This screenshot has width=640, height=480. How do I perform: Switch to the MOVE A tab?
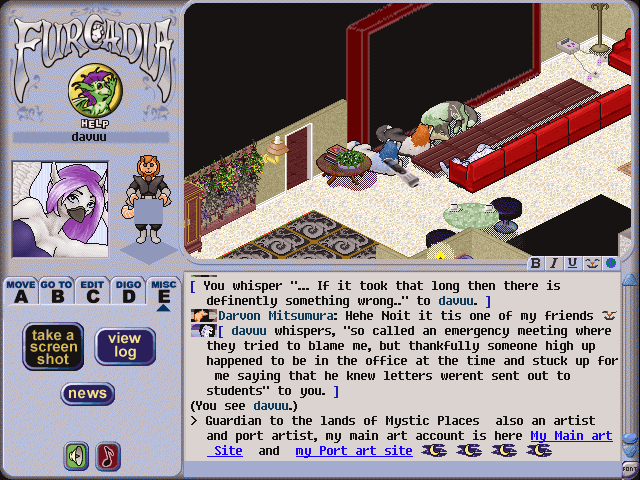click(x=20, y=291)
